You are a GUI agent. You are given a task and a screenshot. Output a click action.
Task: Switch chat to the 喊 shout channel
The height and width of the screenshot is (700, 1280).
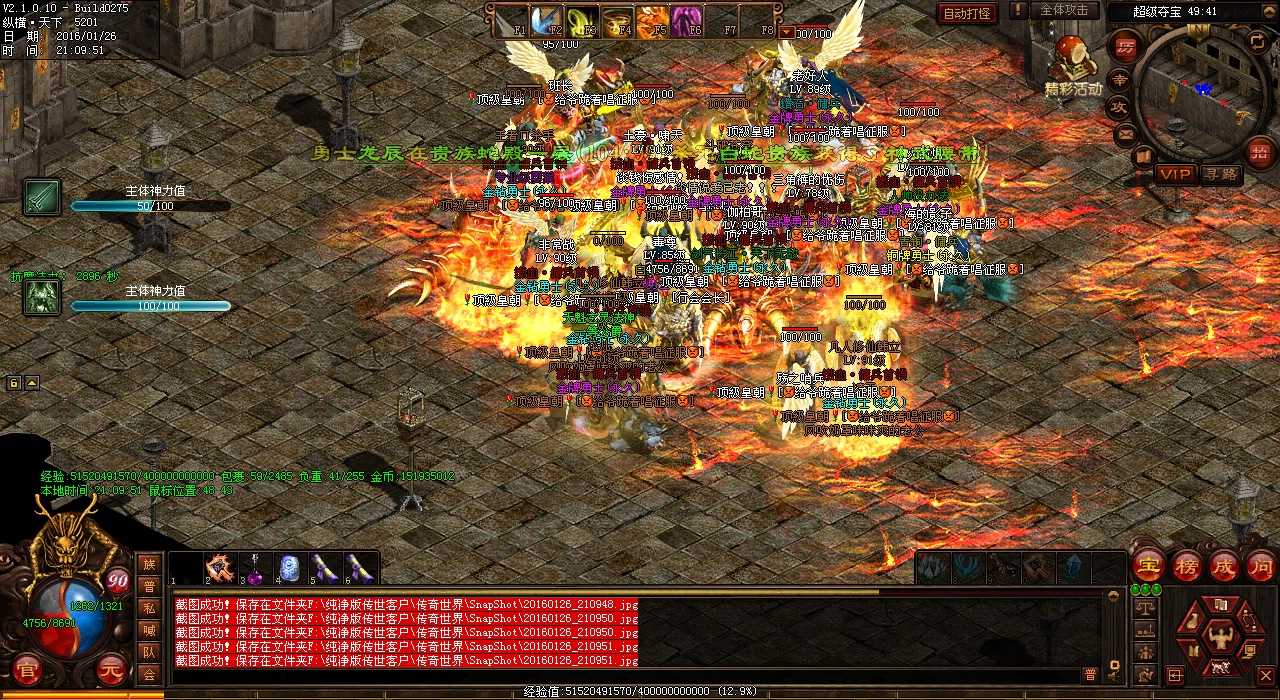pyautogui.click(x=149, y=630)
